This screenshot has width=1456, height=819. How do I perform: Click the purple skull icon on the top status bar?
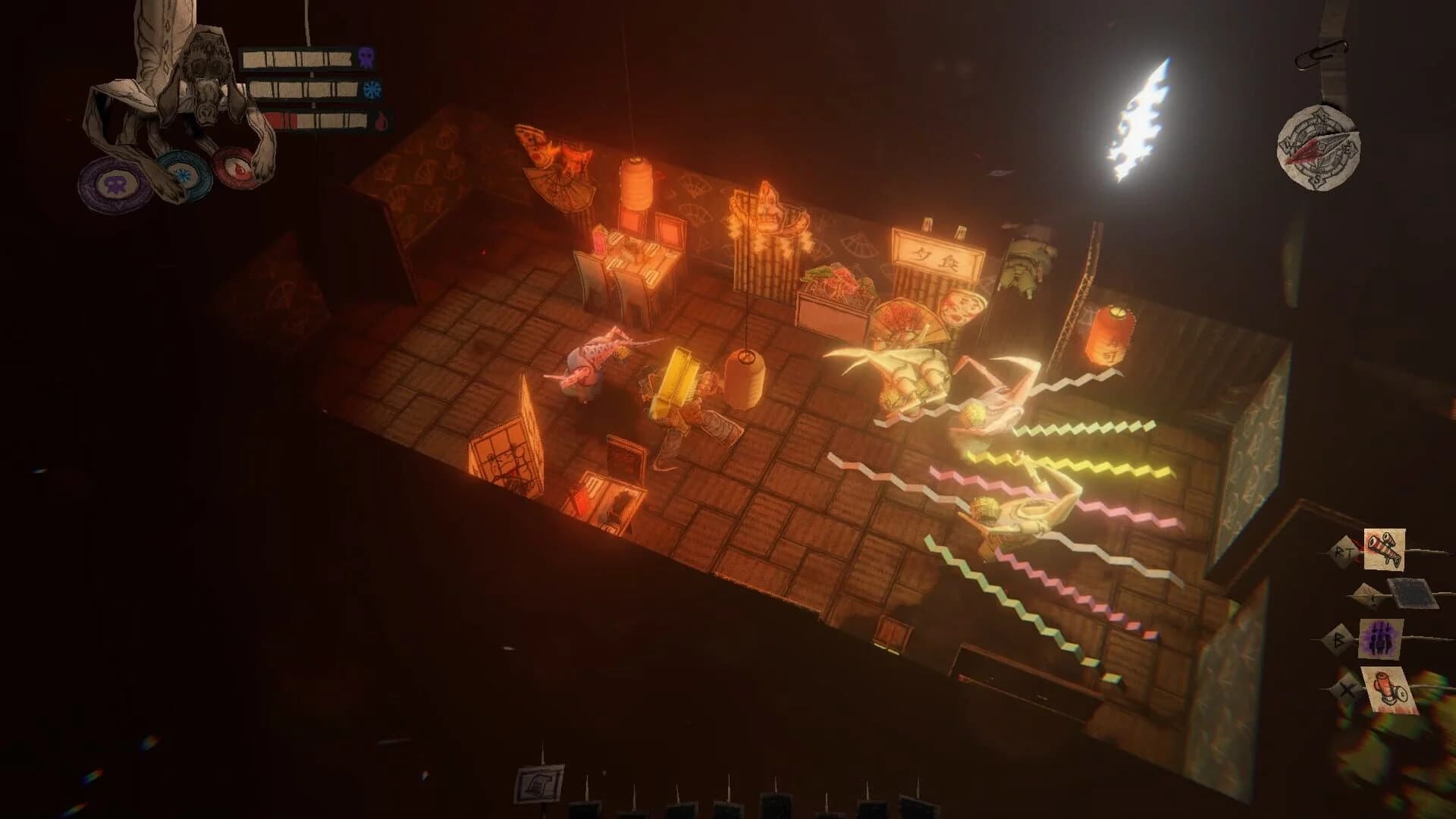(x=366, y=56)
